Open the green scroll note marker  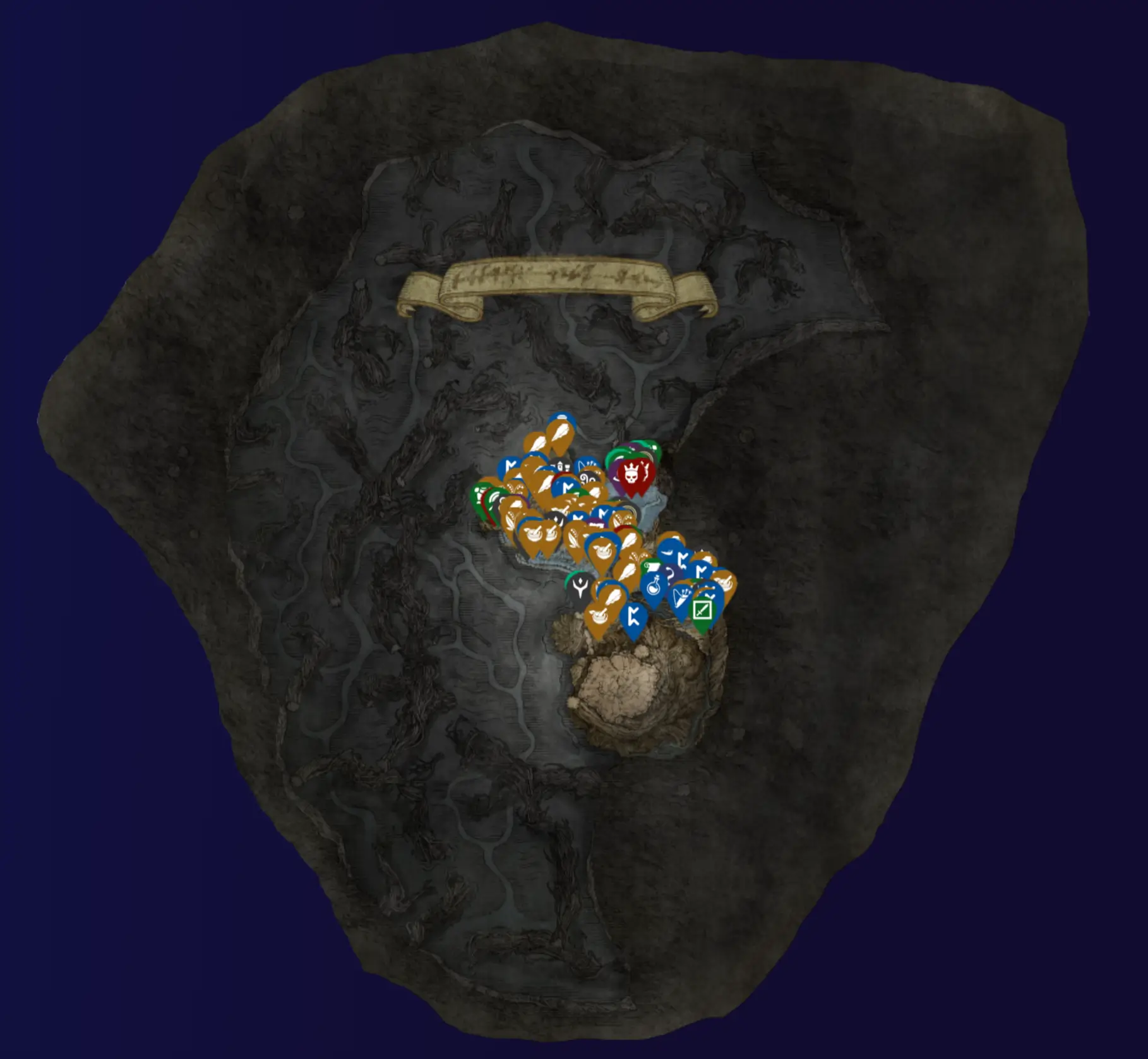click(650, 568)
